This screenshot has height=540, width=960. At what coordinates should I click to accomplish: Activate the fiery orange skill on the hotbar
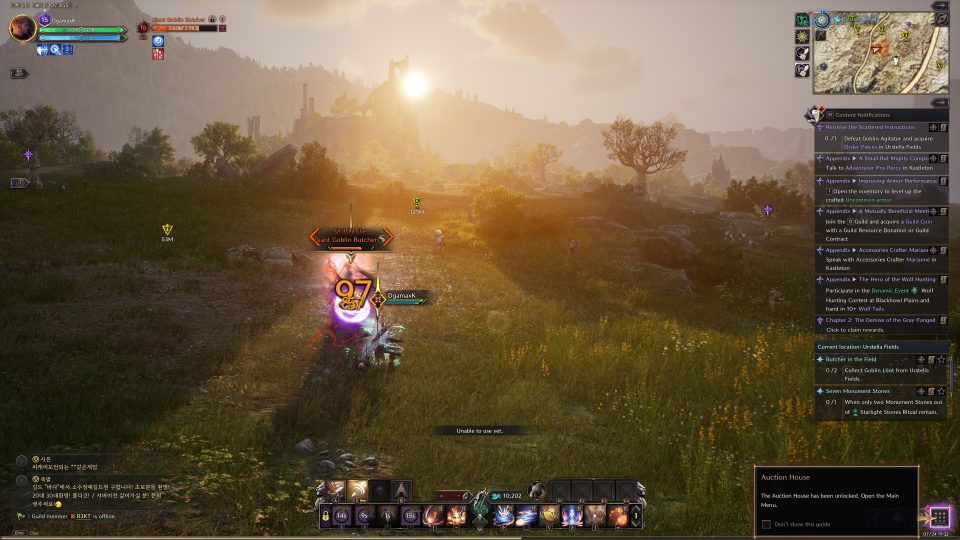click(457, 516)
